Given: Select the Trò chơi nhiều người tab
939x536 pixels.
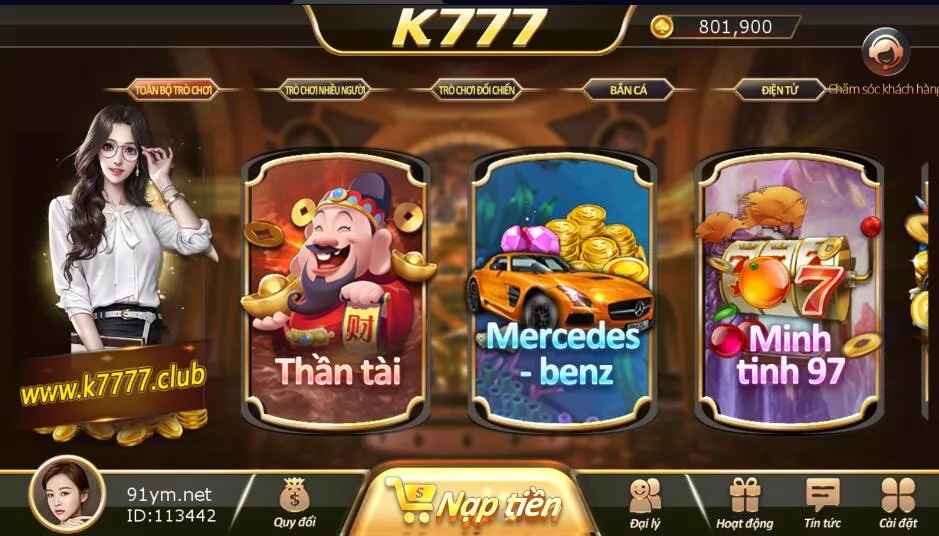Looking at the screenshot, I should tap(325, 90).
